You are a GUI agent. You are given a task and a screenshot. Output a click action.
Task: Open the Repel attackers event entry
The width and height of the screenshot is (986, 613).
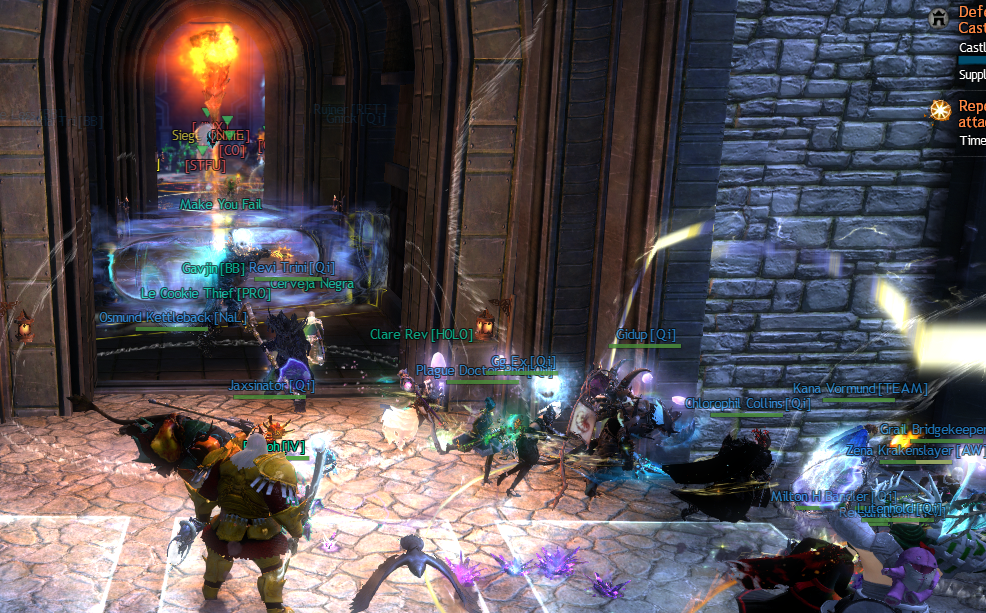(x=971, y=113)
